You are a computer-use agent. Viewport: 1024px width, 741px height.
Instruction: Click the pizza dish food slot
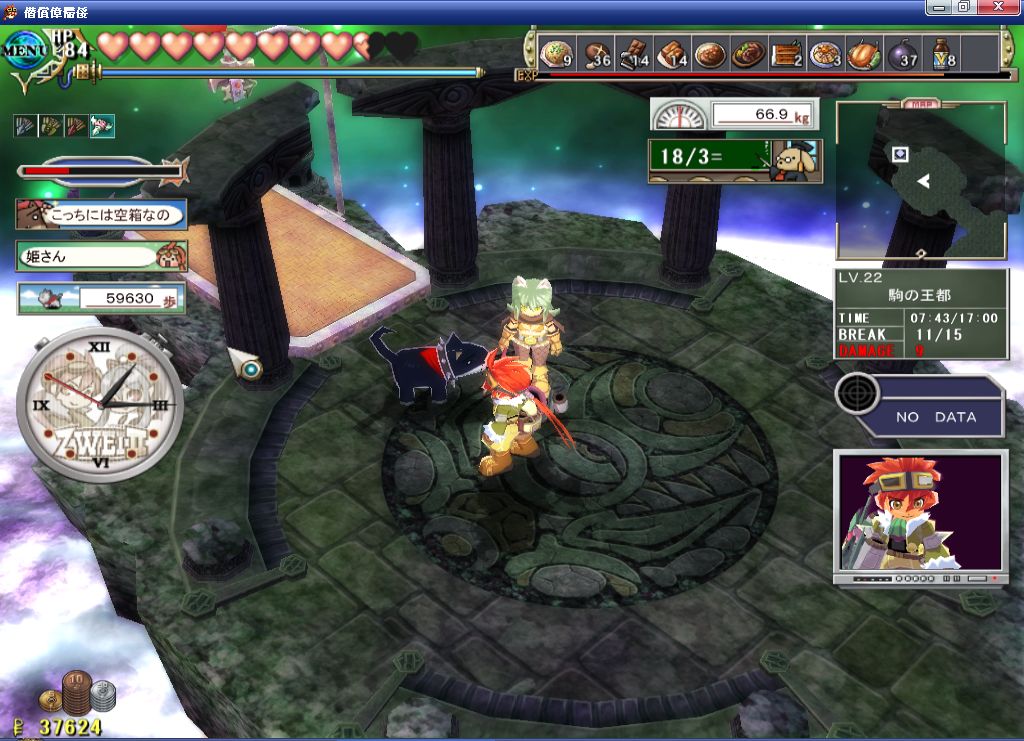pyautogui.click(x=825, y=53)
